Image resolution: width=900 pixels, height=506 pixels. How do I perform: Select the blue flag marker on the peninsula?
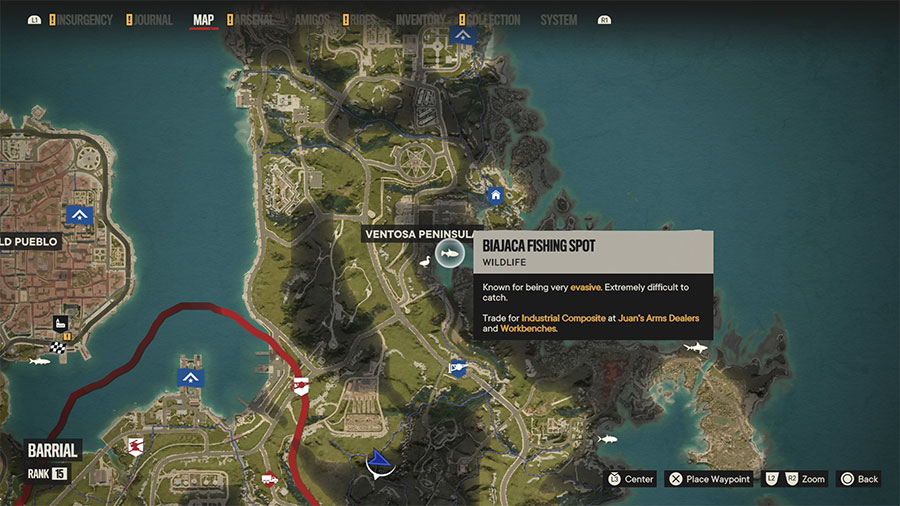point(457,367)
